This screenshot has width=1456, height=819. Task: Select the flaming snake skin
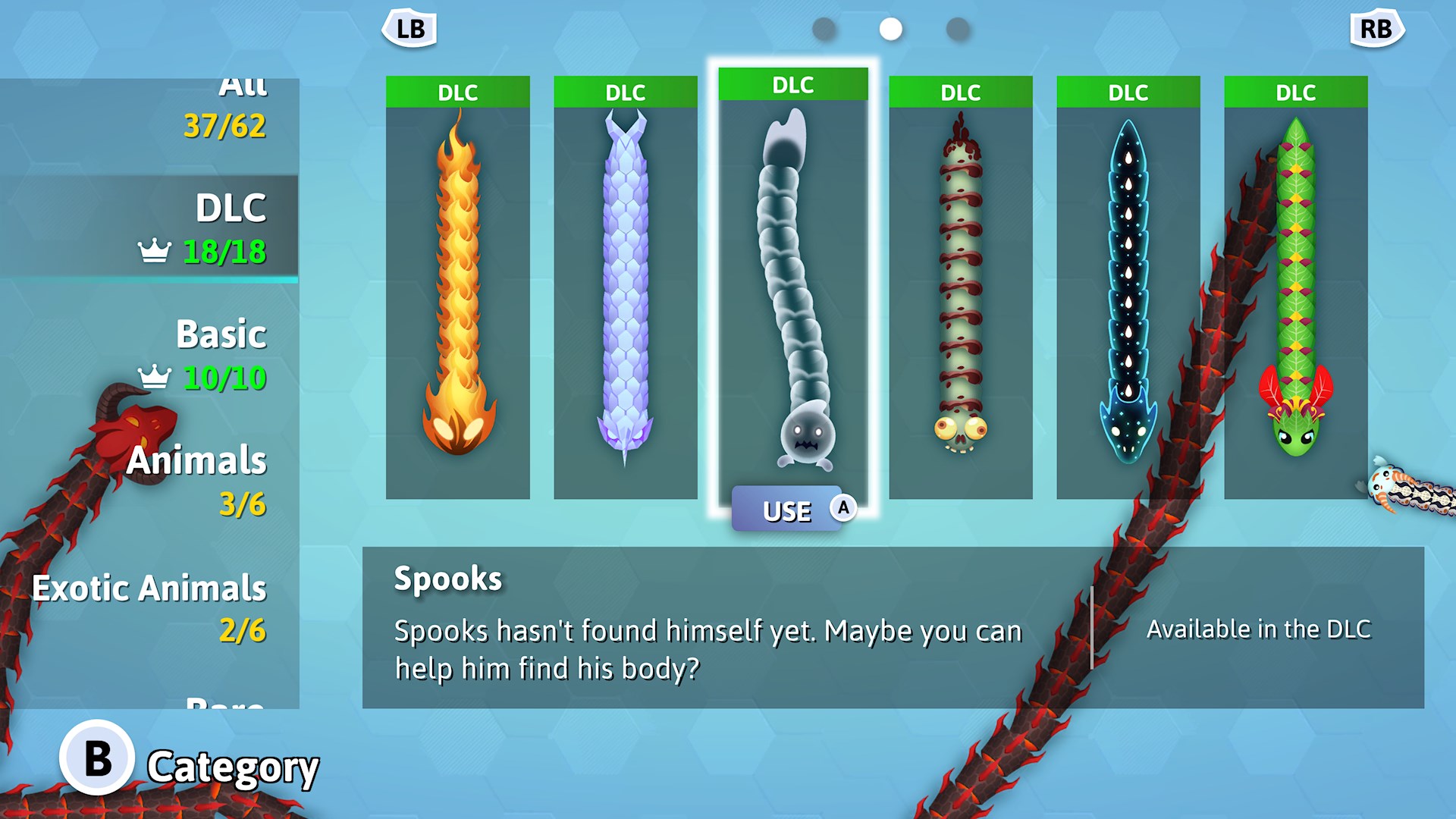(x=457, y=288)
